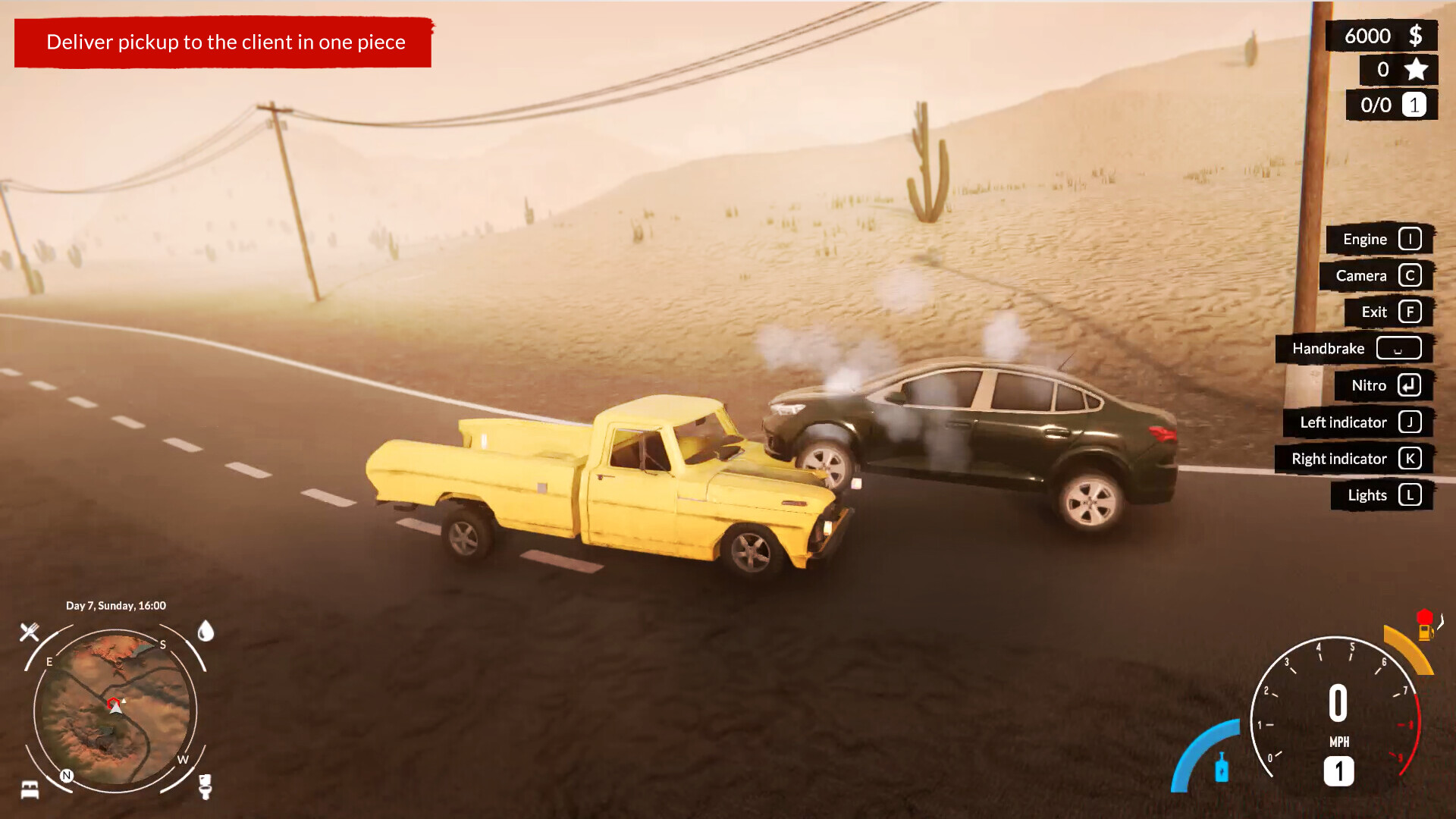Select the bed rest icon near minimap

point(30,790)
